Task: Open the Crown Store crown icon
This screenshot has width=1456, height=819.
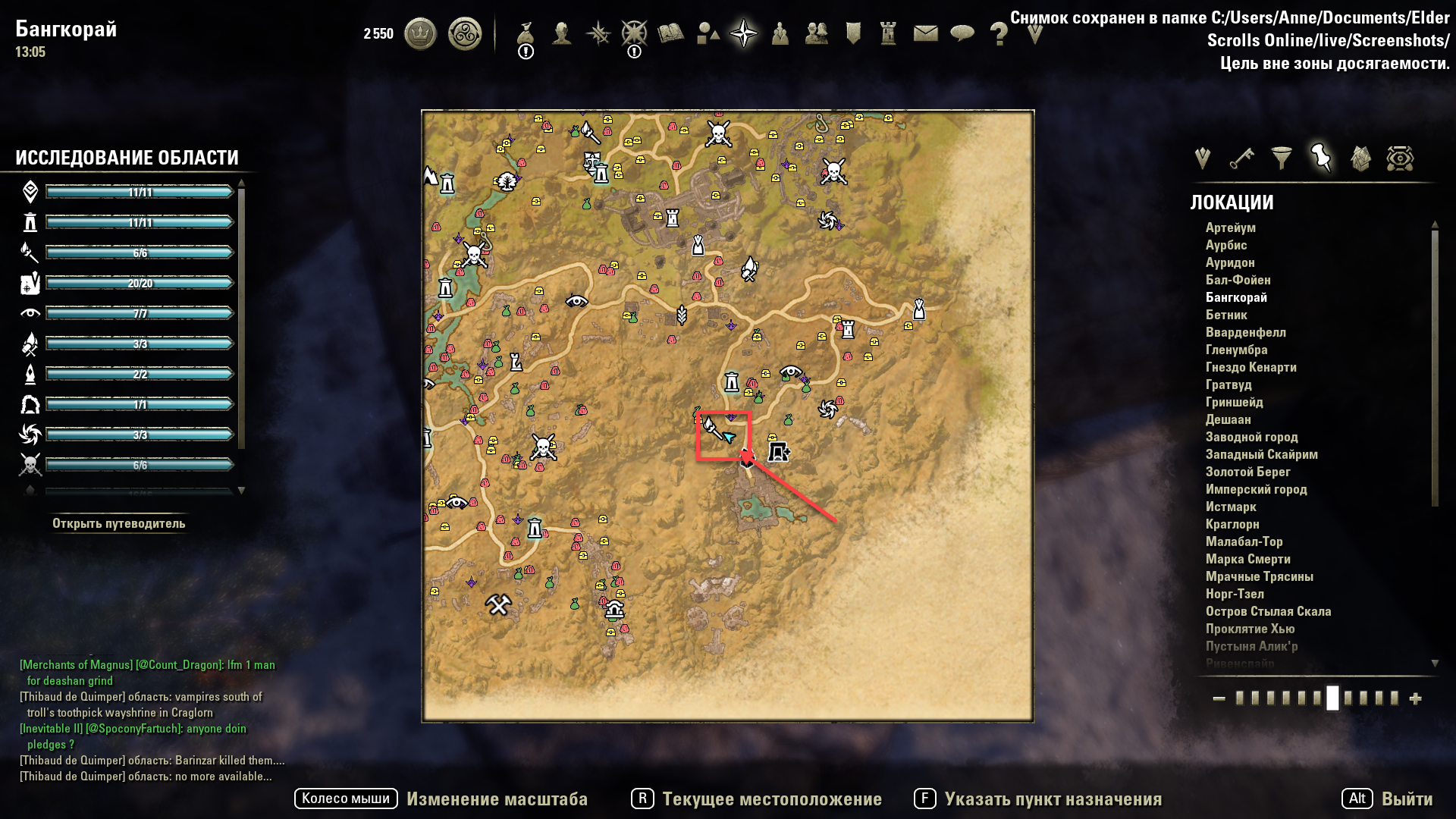Action: pyautogui.click(x=420, y=34)
